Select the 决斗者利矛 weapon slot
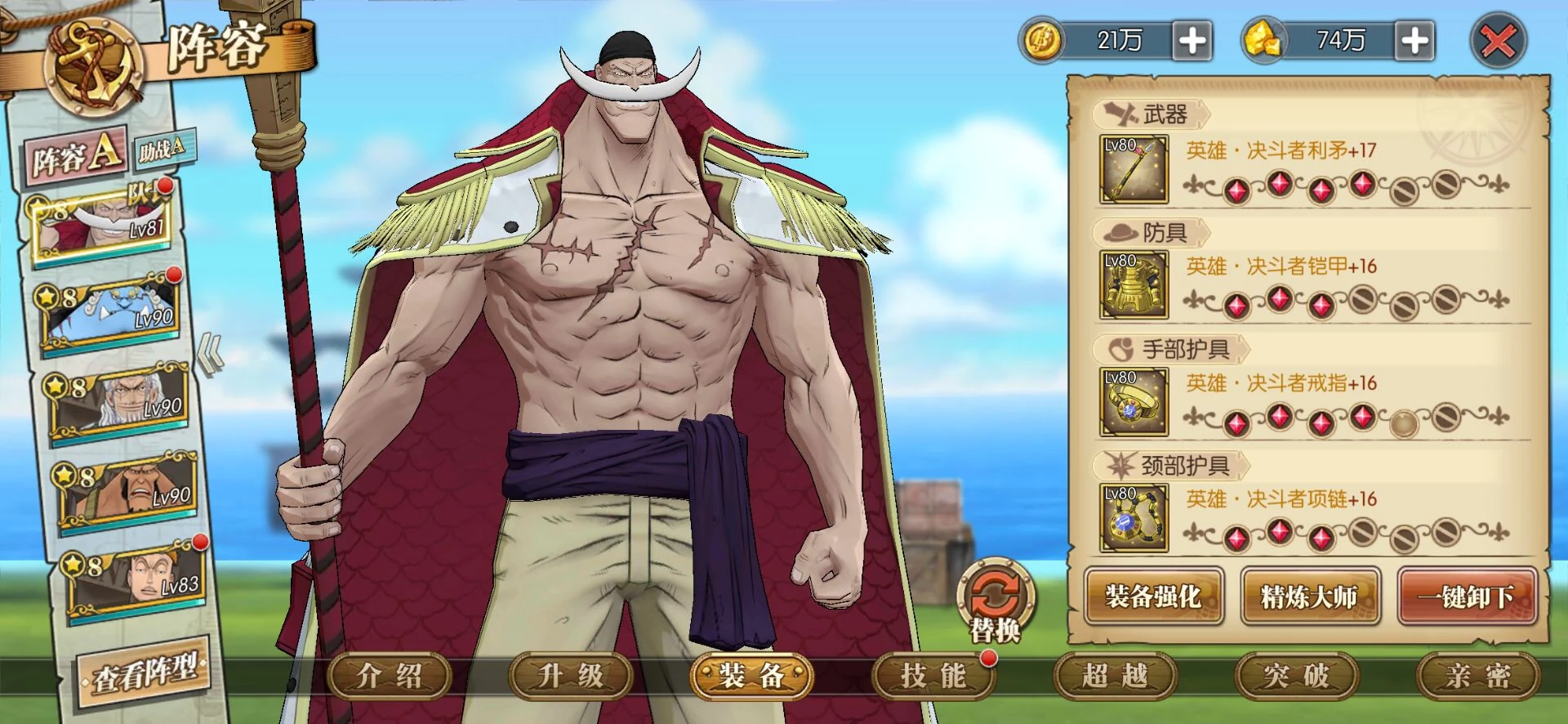This screenshot has height=724, width=1568. (1134, 170)
